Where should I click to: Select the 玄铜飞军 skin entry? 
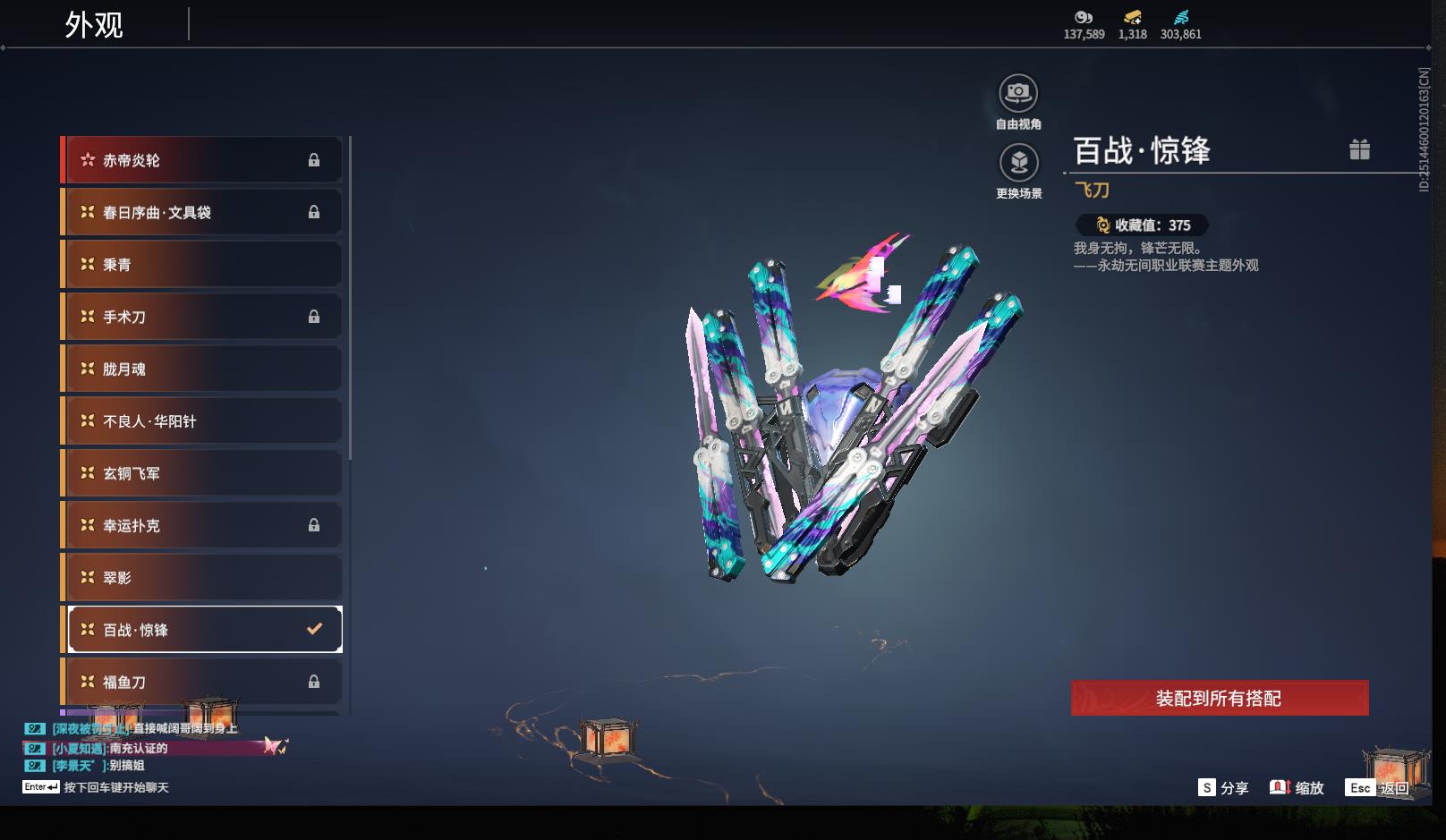(x=201, y=473)
